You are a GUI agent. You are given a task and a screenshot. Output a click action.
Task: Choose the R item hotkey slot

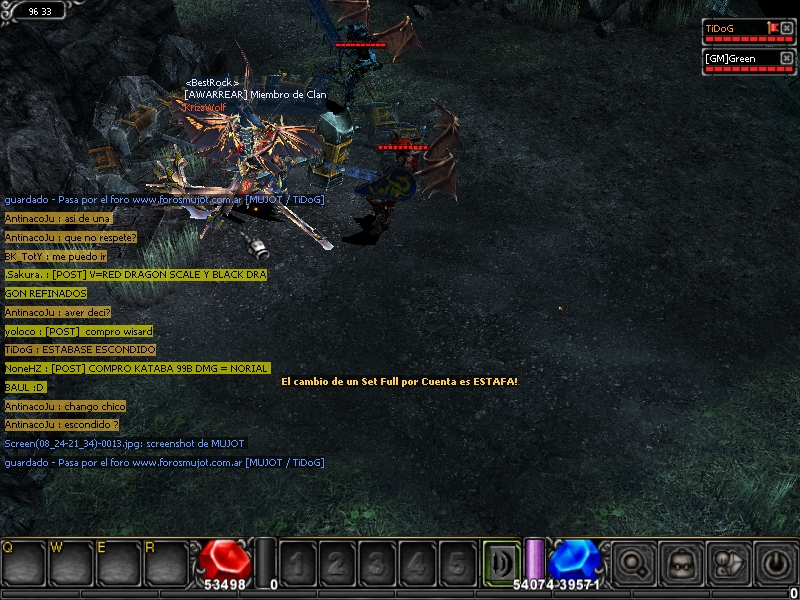point(167,564)
